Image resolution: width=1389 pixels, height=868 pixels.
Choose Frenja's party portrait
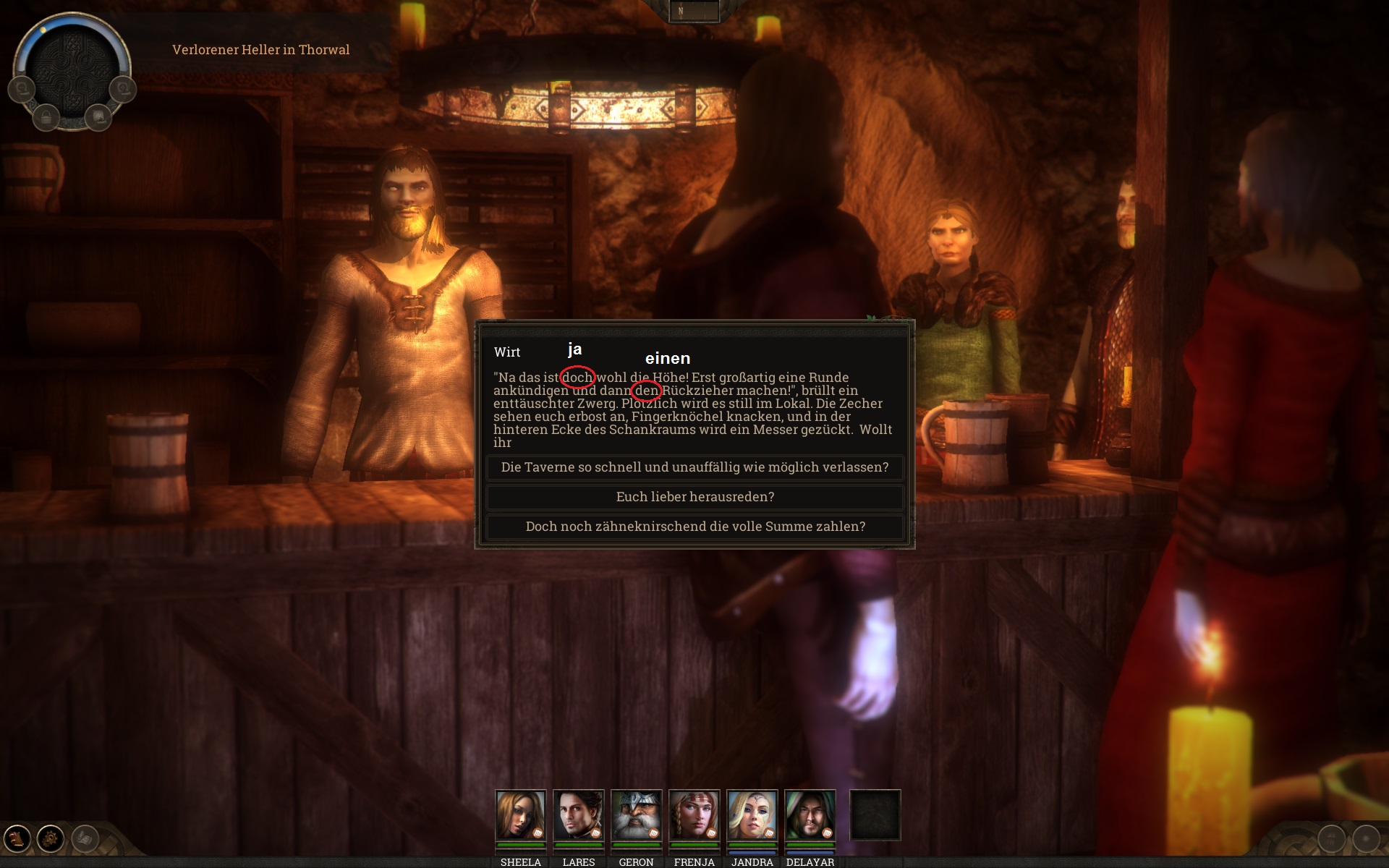coord(694,815)
